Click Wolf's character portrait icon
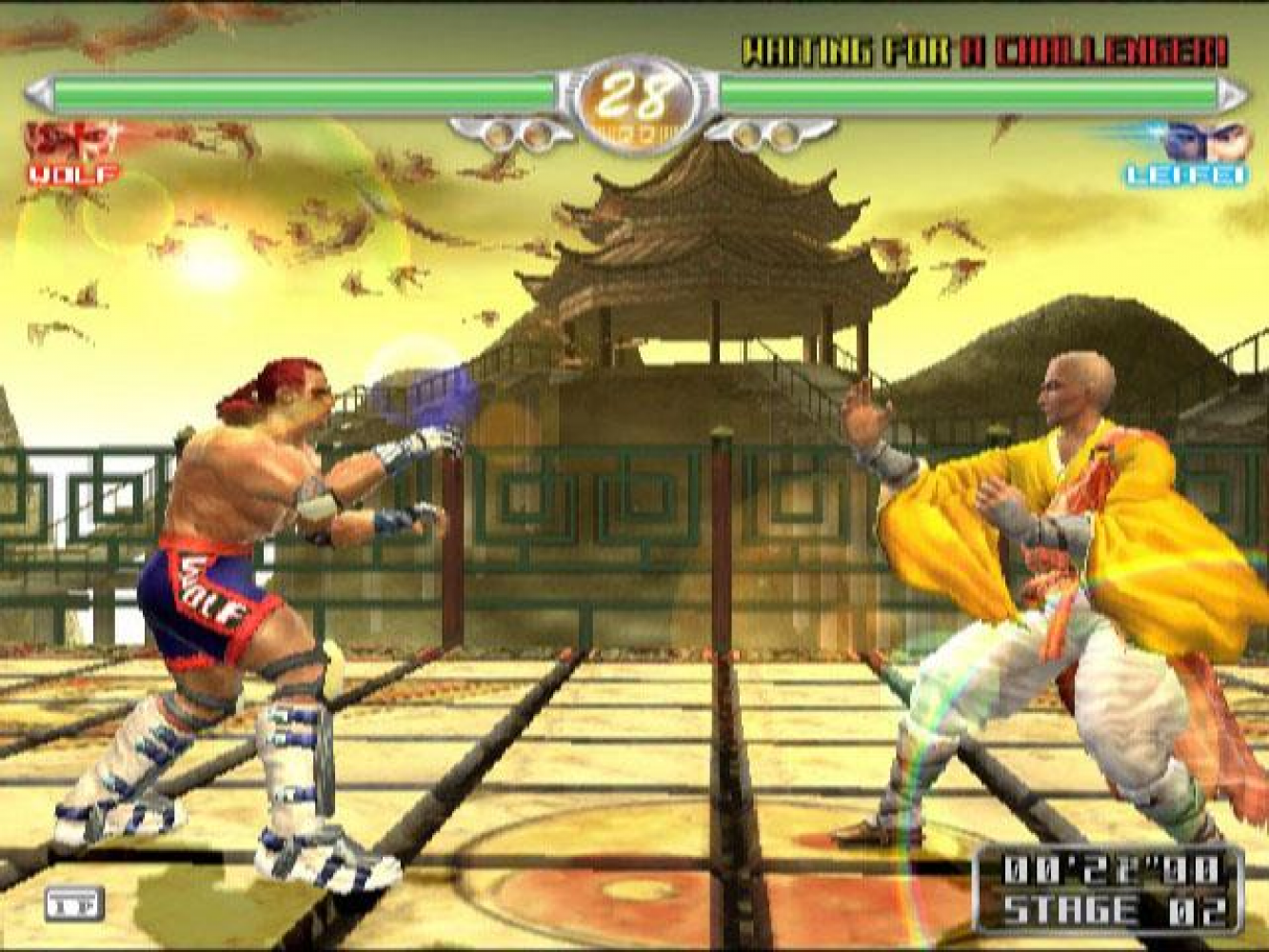This screenshot has height=952, width=1269. click(x=69, y=141)
